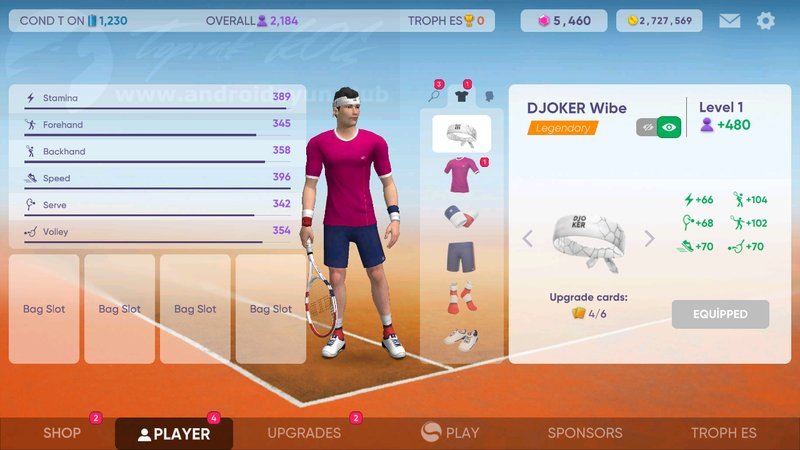Select the white shoes equipment slot
Viewport: 800px width, 450px height.
coord(461,338)
